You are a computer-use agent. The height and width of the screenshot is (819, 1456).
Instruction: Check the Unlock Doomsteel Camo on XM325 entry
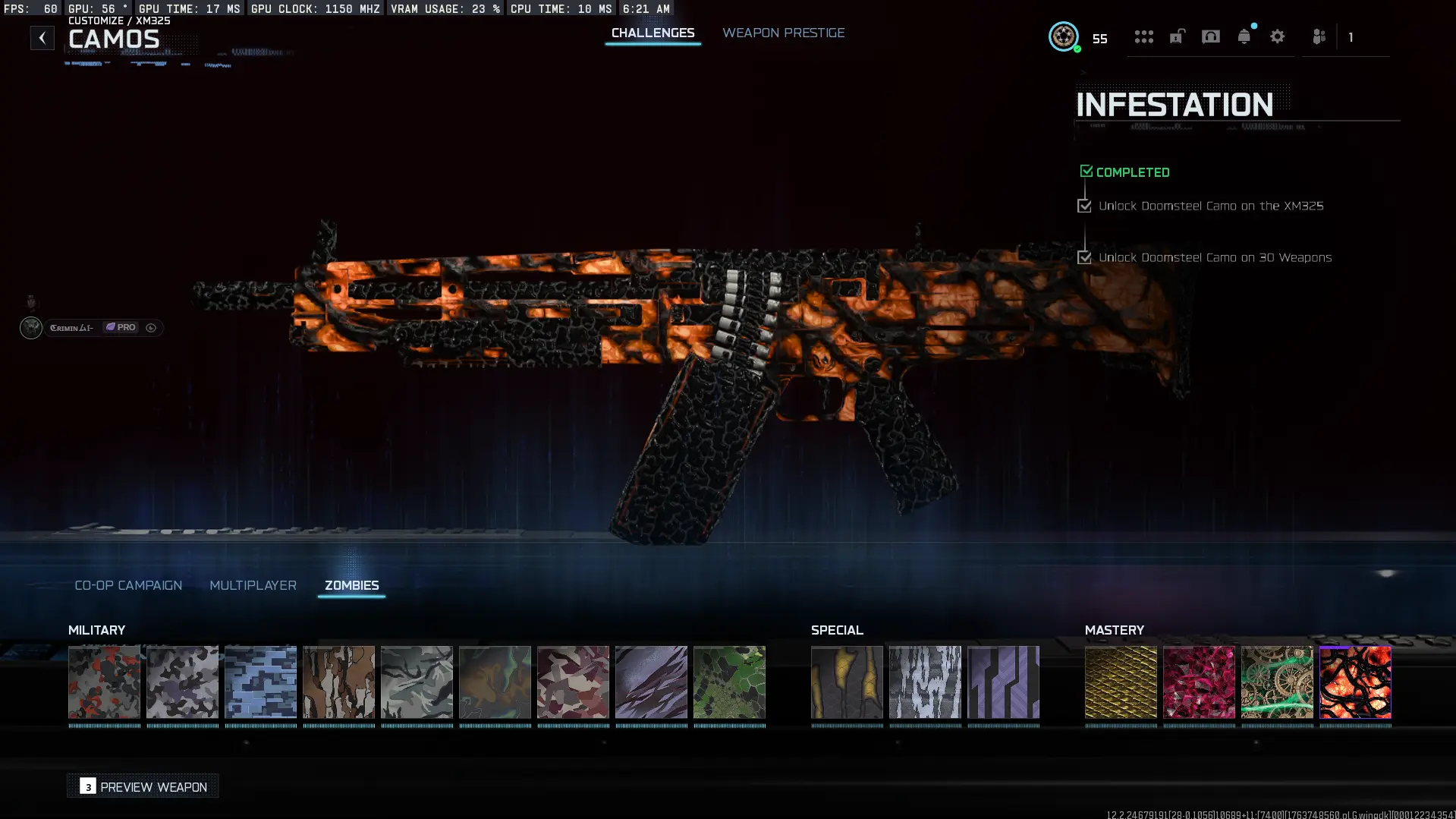pyautogui.click(x=1084, y=205)
